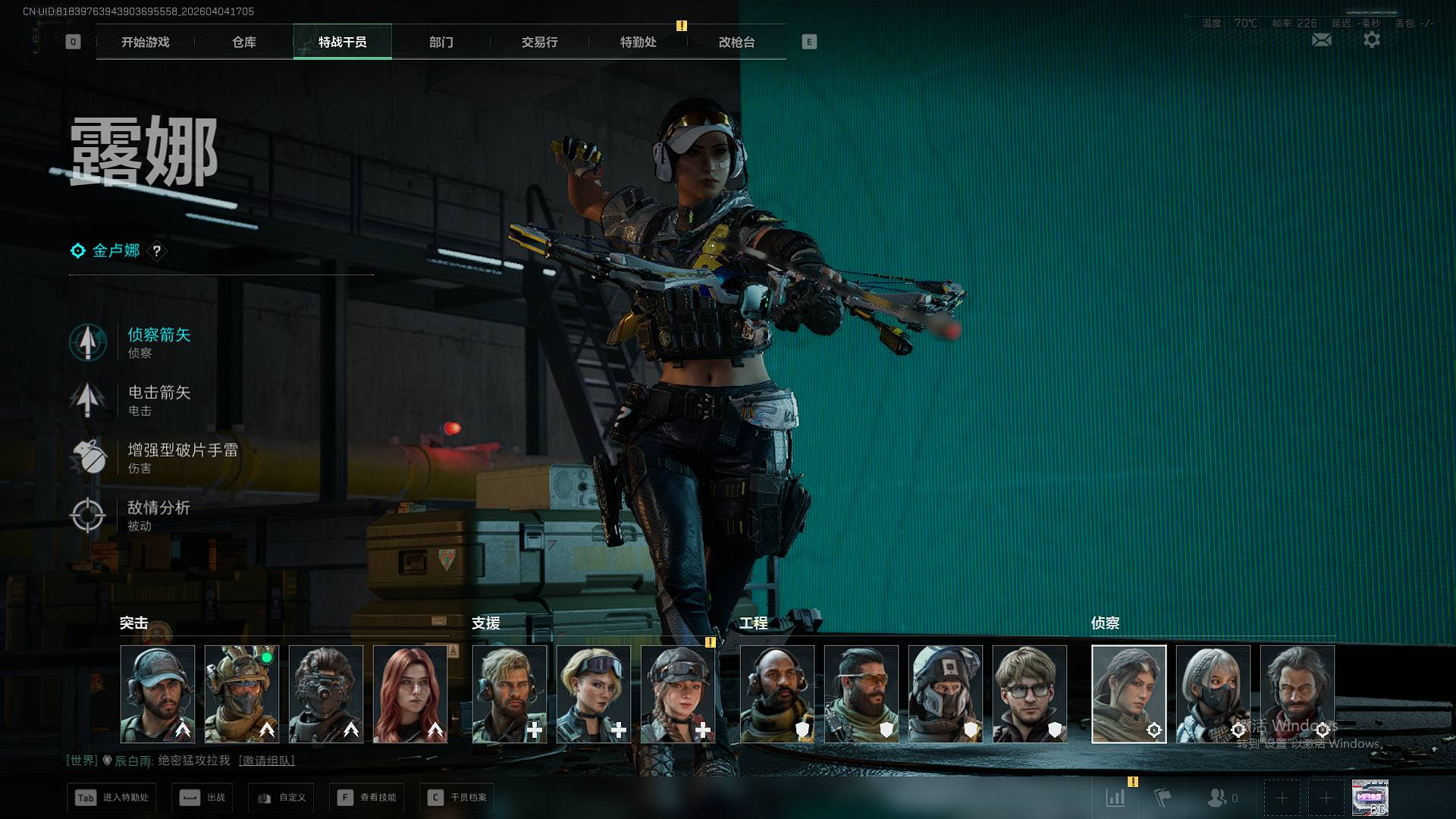
Task: Open the 交易行 tab
Action: click(539, 42)
